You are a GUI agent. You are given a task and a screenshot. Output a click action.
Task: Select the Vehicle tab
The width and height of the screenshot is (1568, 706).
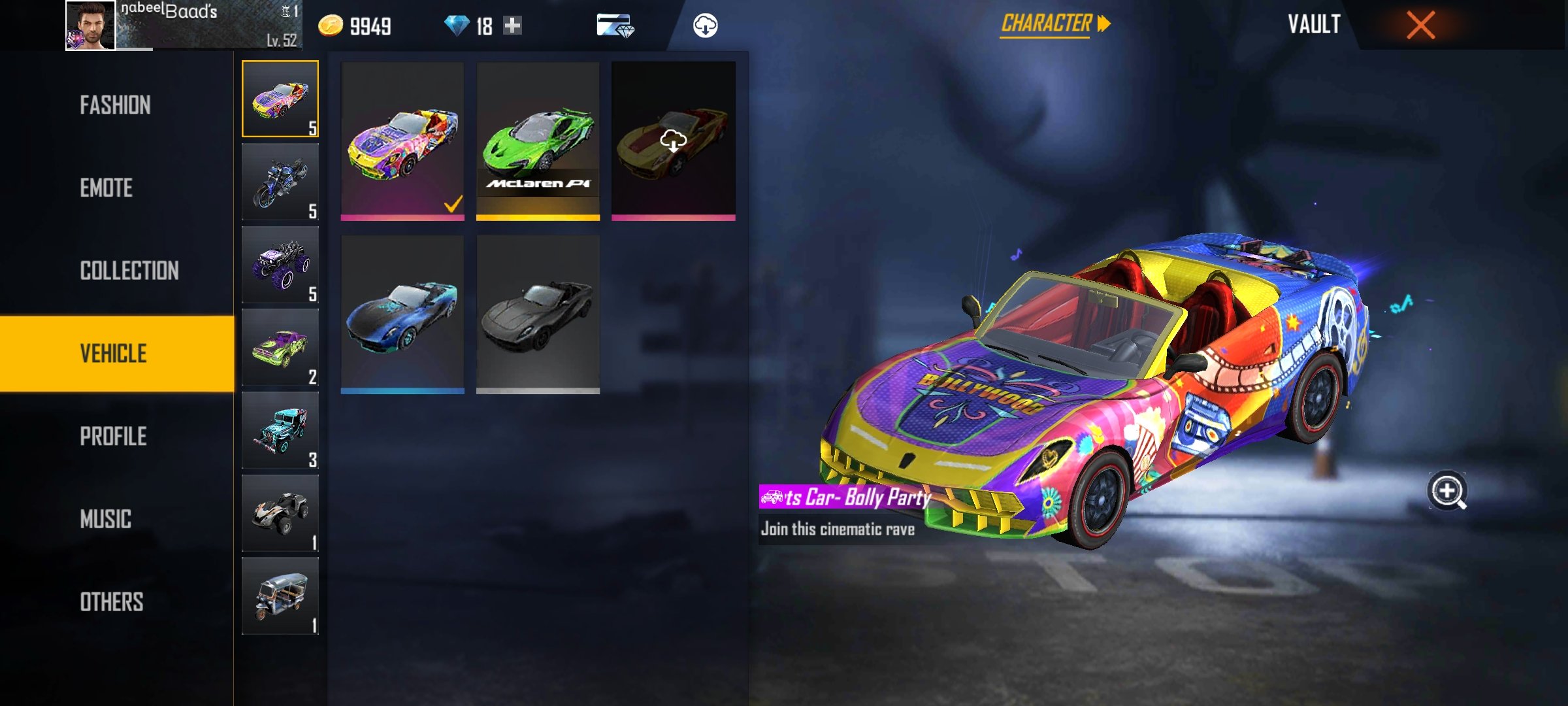[114, 354]
